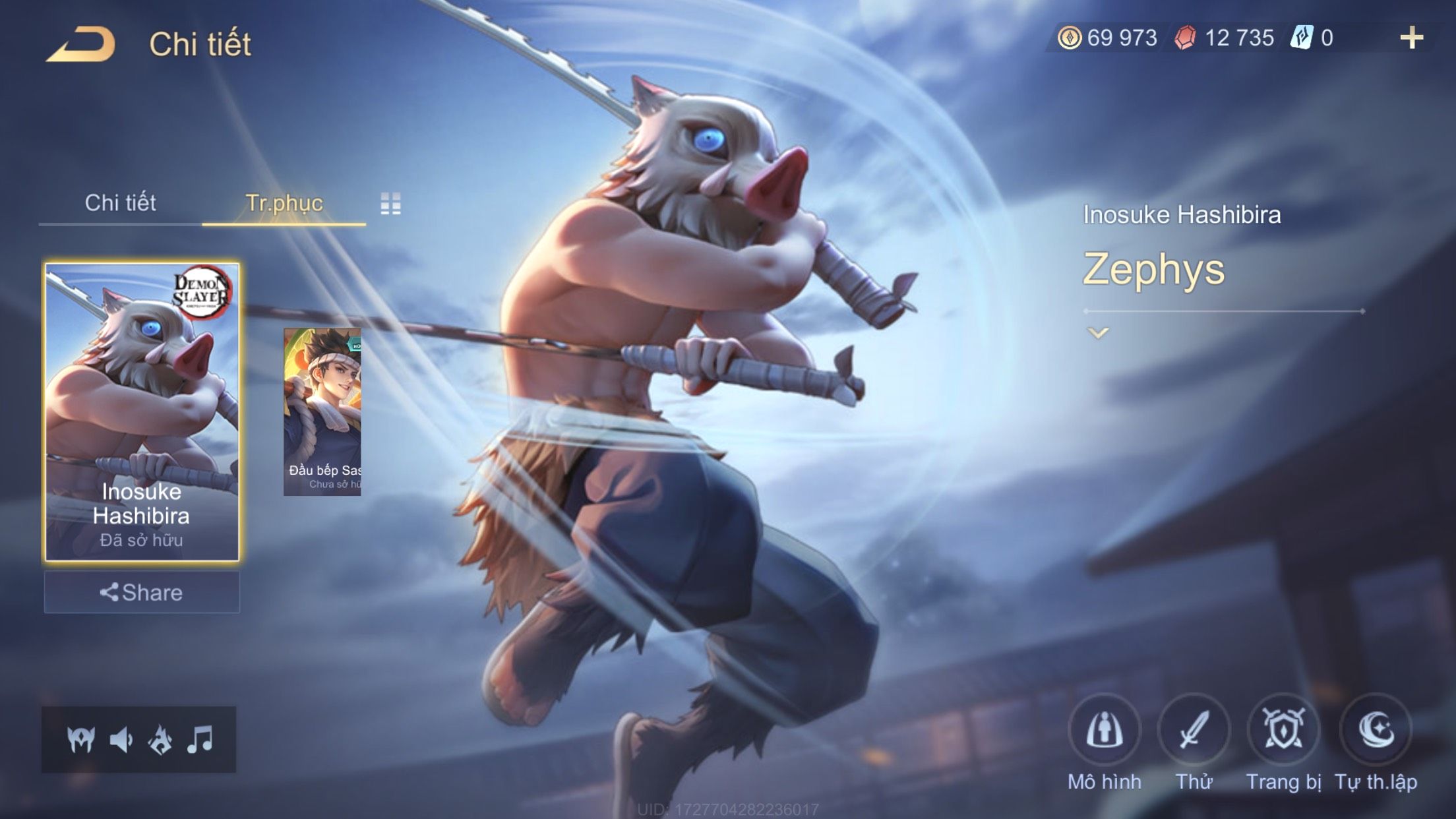This screenshot has width=1456, height=819.
Task: Choose the Đầu bếp skin card
Action: pos(322,412)
